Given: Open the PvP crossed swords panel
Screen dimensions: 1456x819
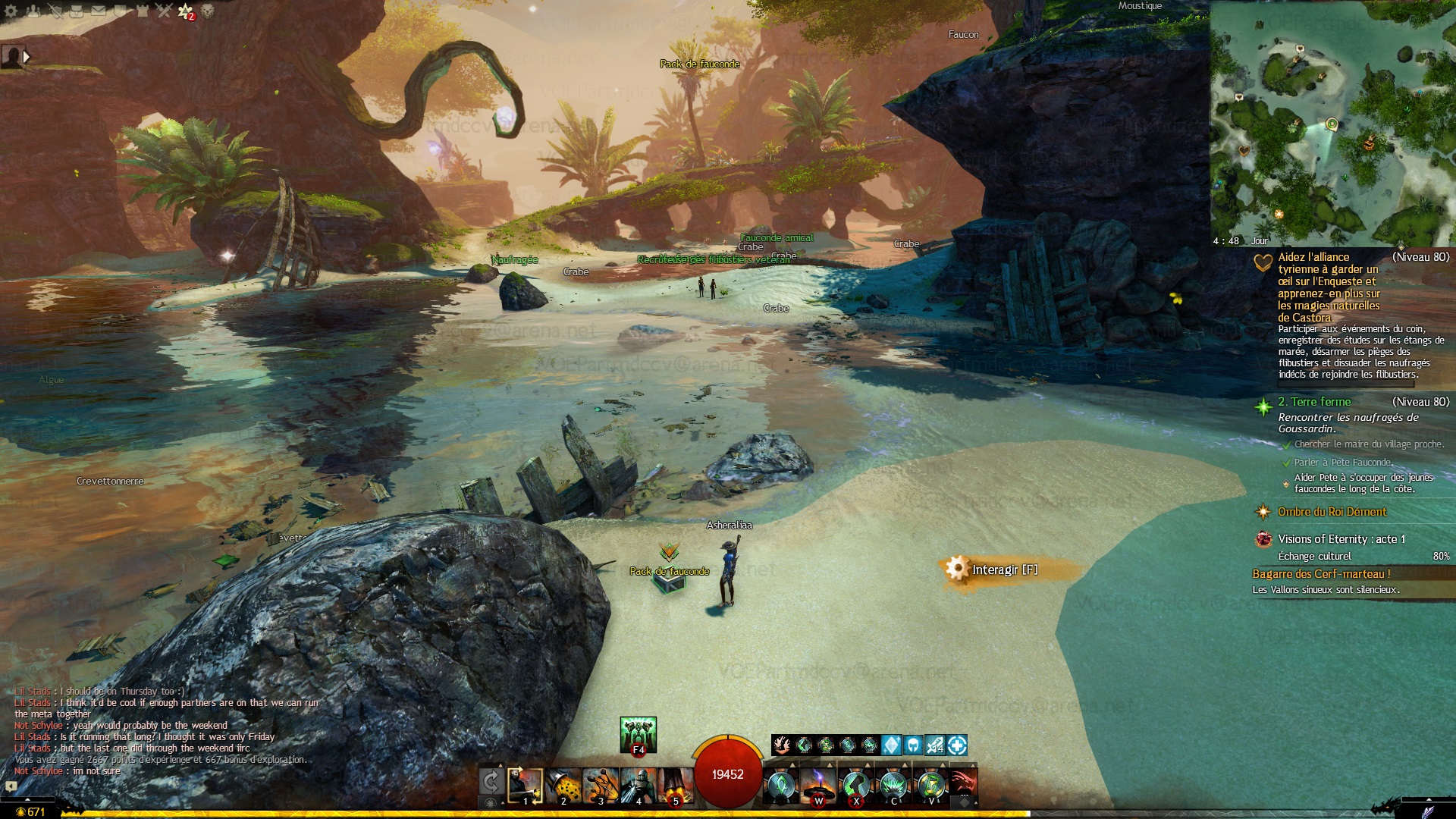Looking at the screenshot, I should [x=164, y=11].
